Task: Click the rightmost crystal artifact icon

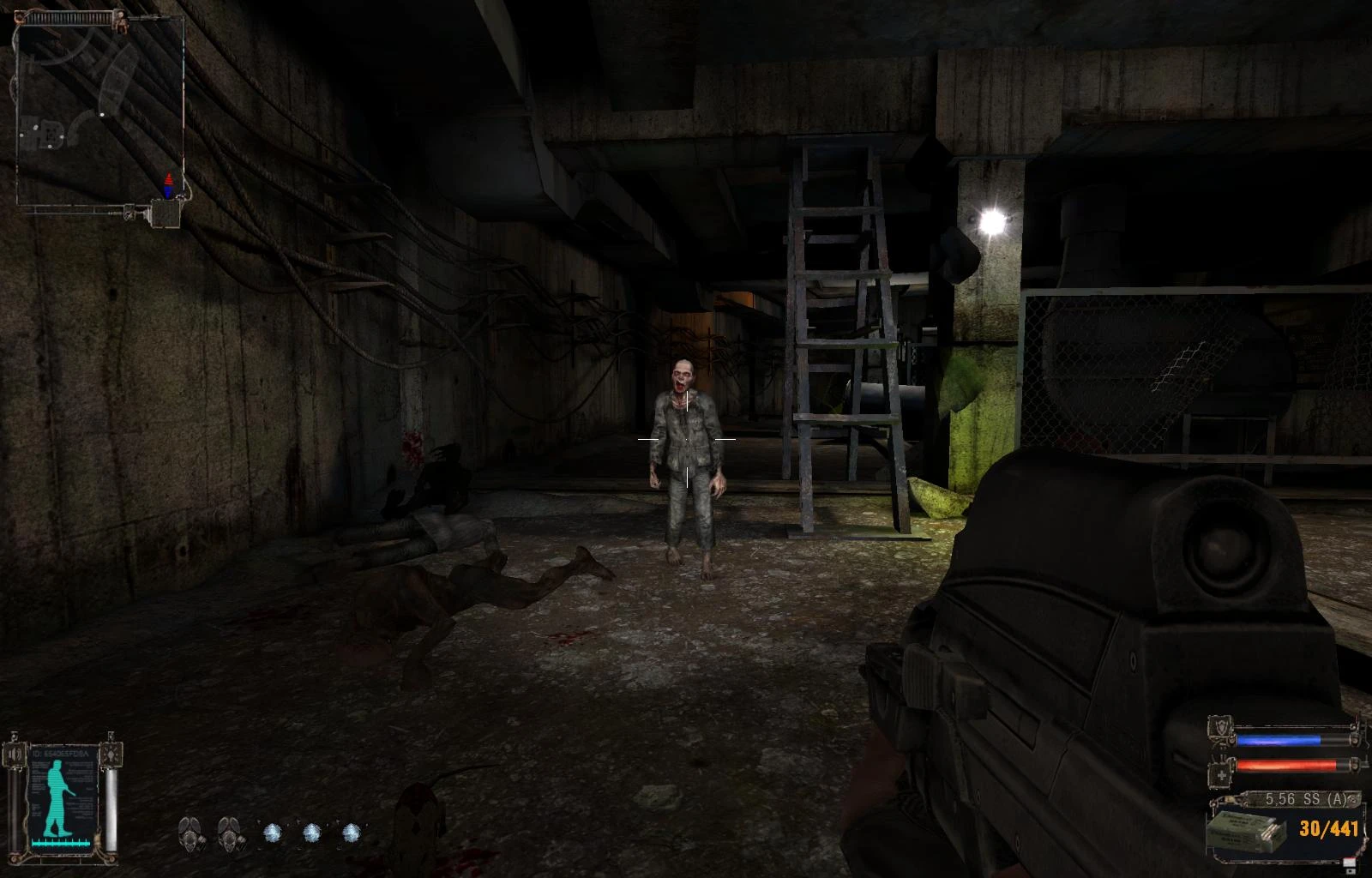Action: [x=351, y=833]
